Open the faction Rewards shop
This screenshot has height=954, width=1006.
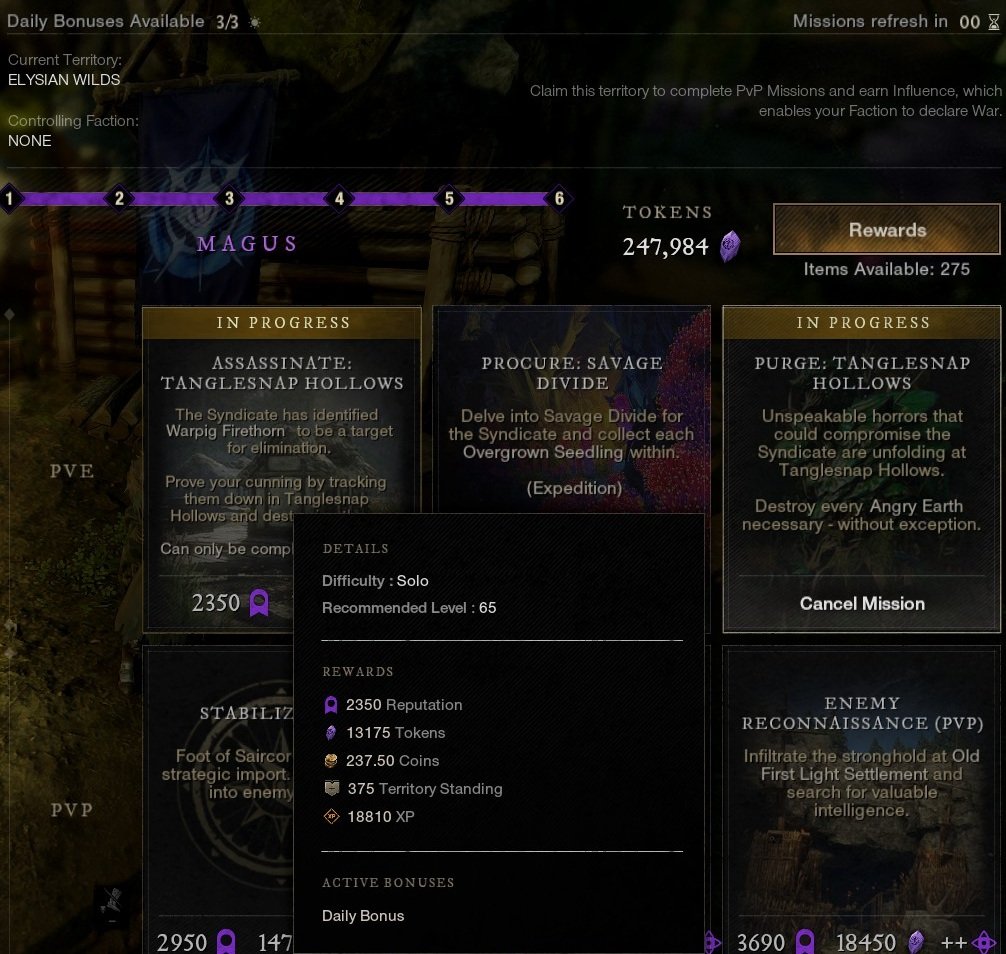coord(887,230)
